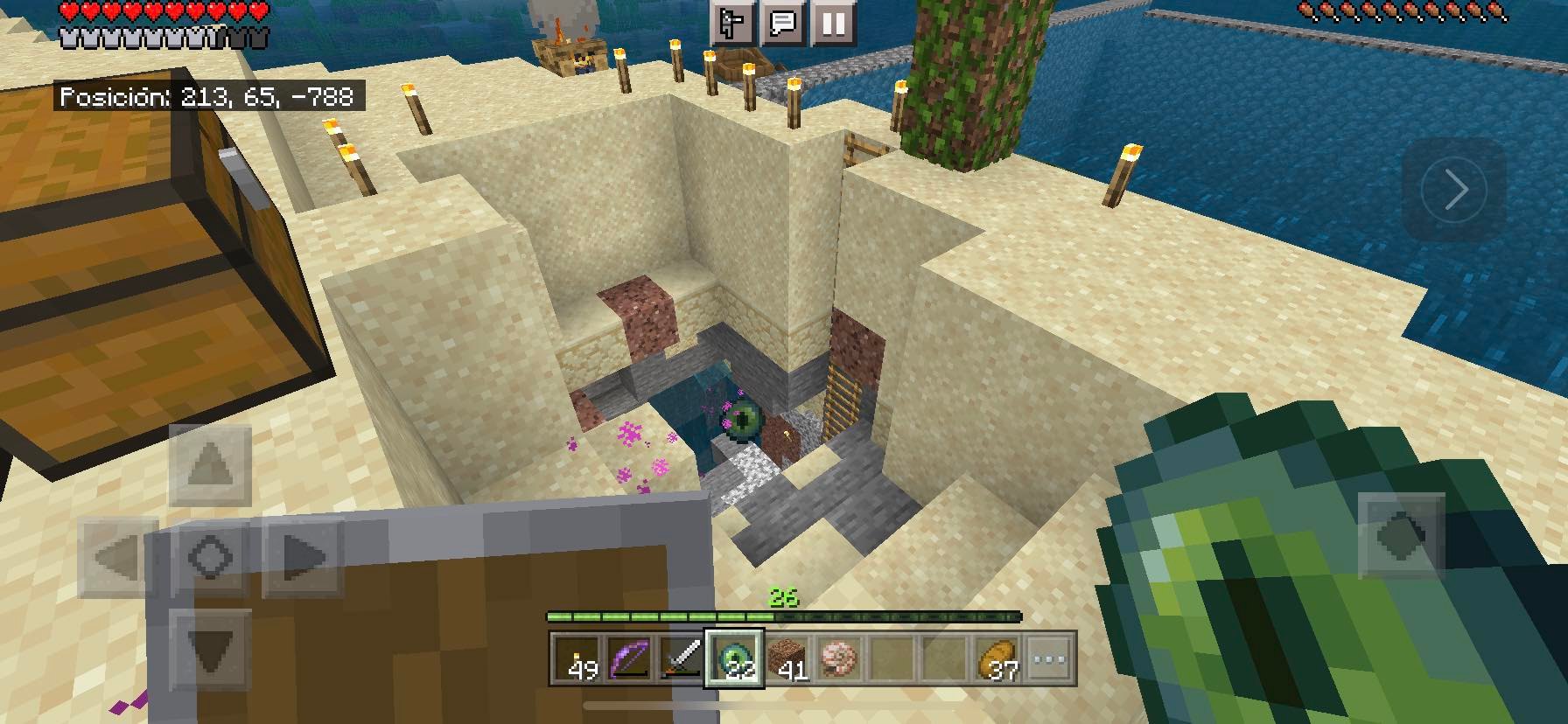Tap the move right arrow
The width and height of the screenshot is (1568, 724).
pos(302,557)
